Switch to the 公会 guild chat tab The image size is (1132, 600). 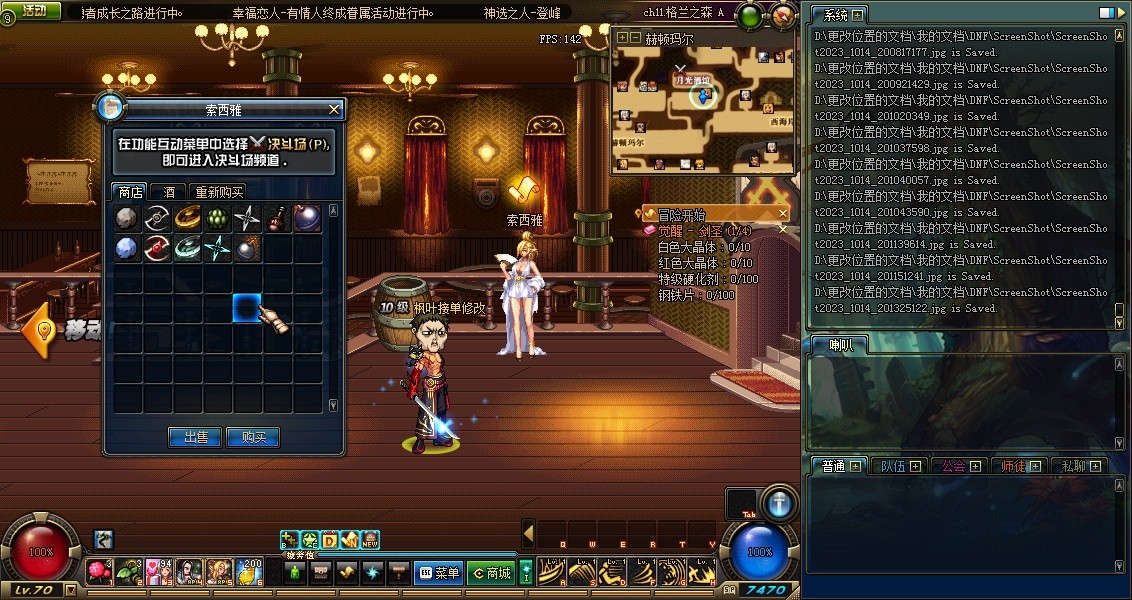pyautogui.click(x=953, y=466)
